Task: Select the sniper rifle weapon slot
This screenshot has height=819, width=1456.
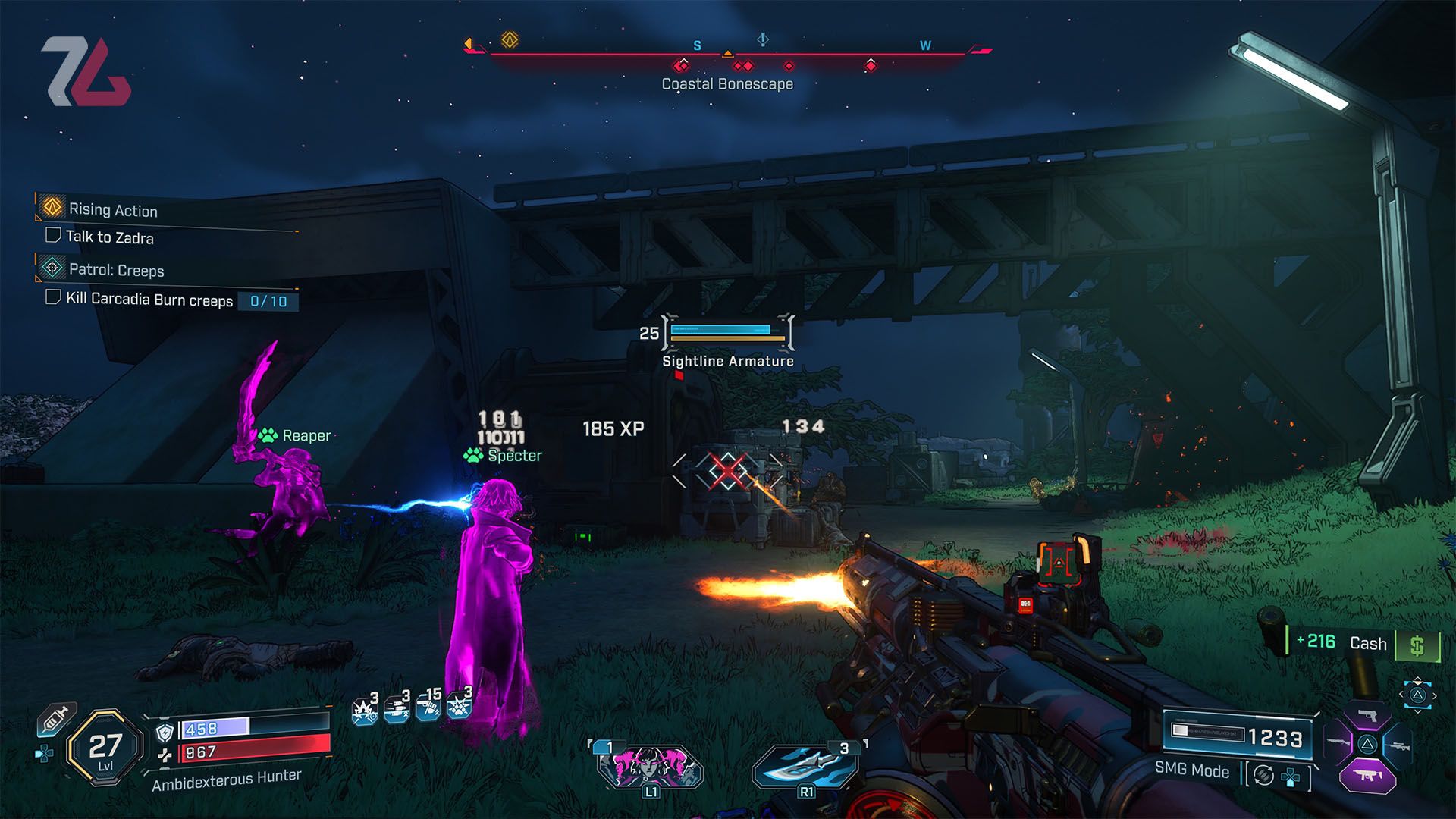Action: coord(1398,745)
